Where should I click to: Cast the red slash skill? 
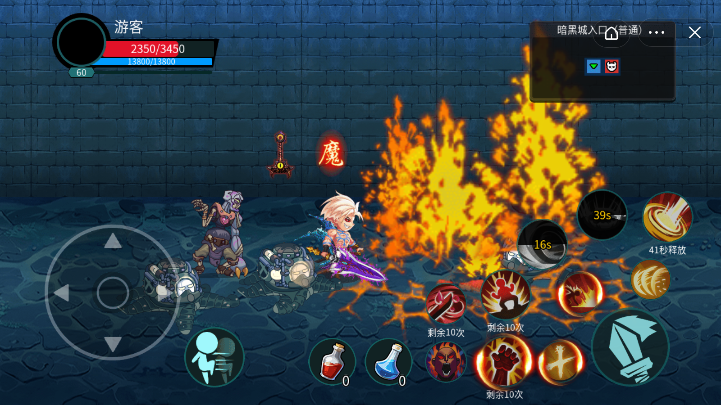pyautogui.click(x=445, y=303)
